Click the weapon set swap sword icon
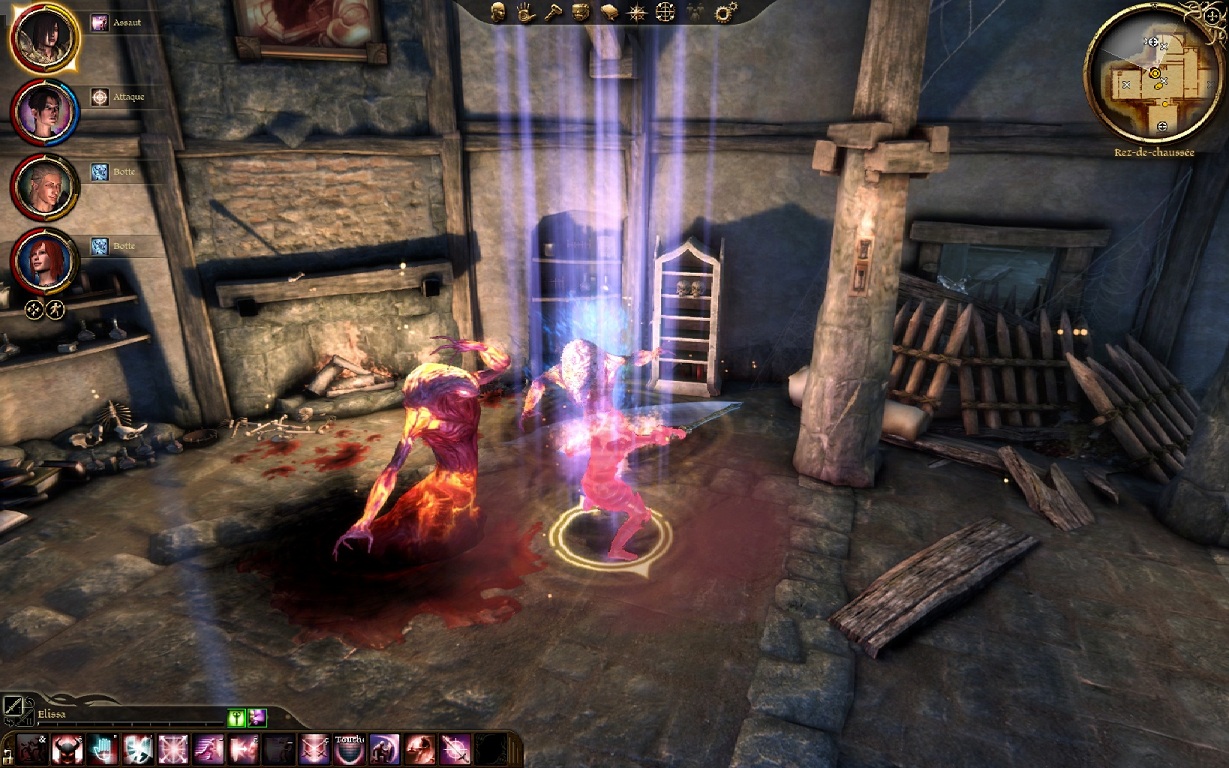This screenshot has width=1229, height=768. coord(14,709)
